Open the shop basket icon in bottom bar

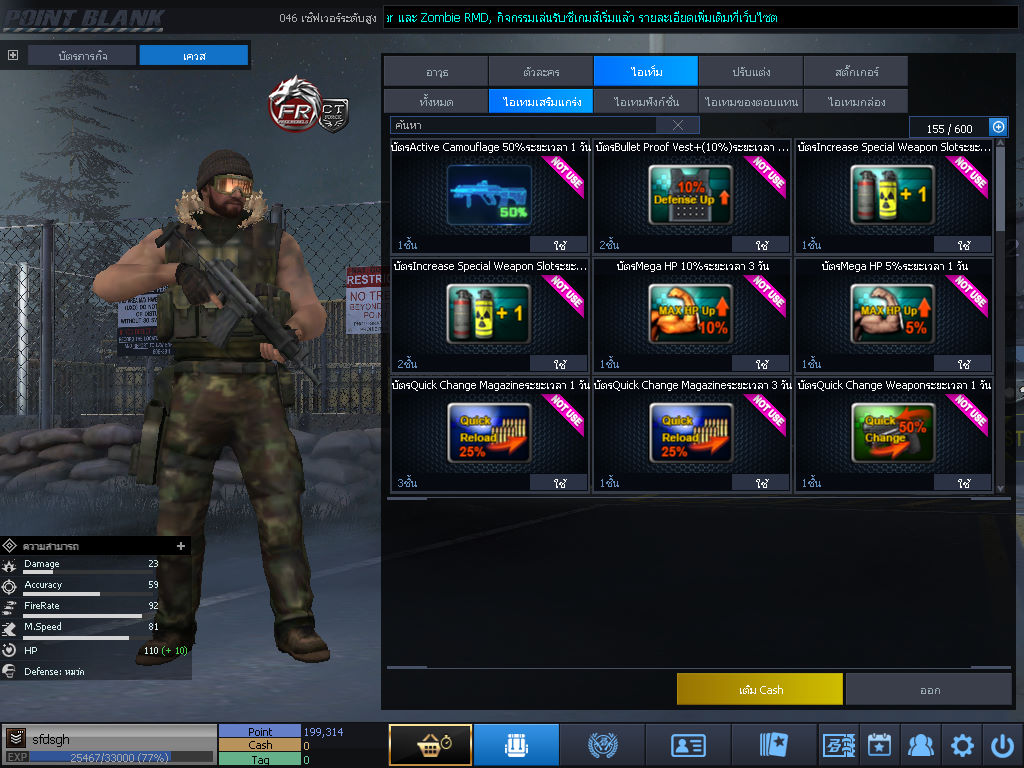tap(430, 745)
